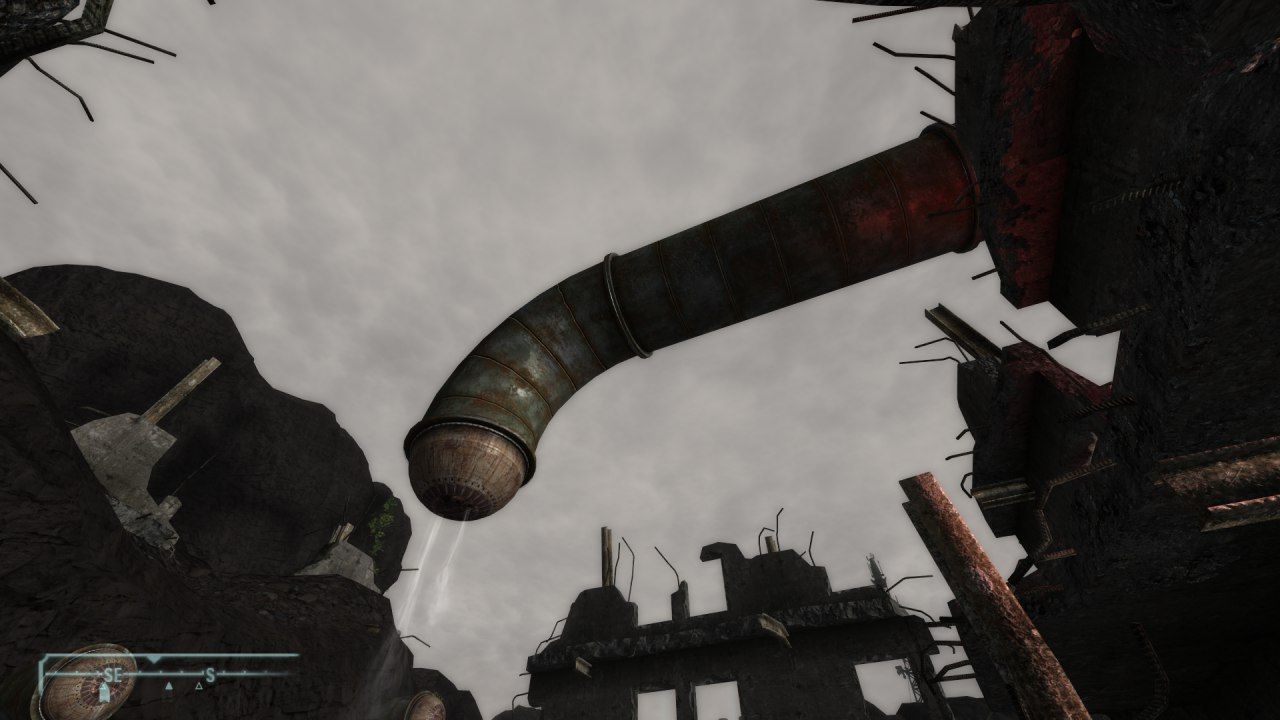The width and height of the screenshot is (1280, 720).
Task: Click the hollow location marker triangle
Action: click(198, 686)
